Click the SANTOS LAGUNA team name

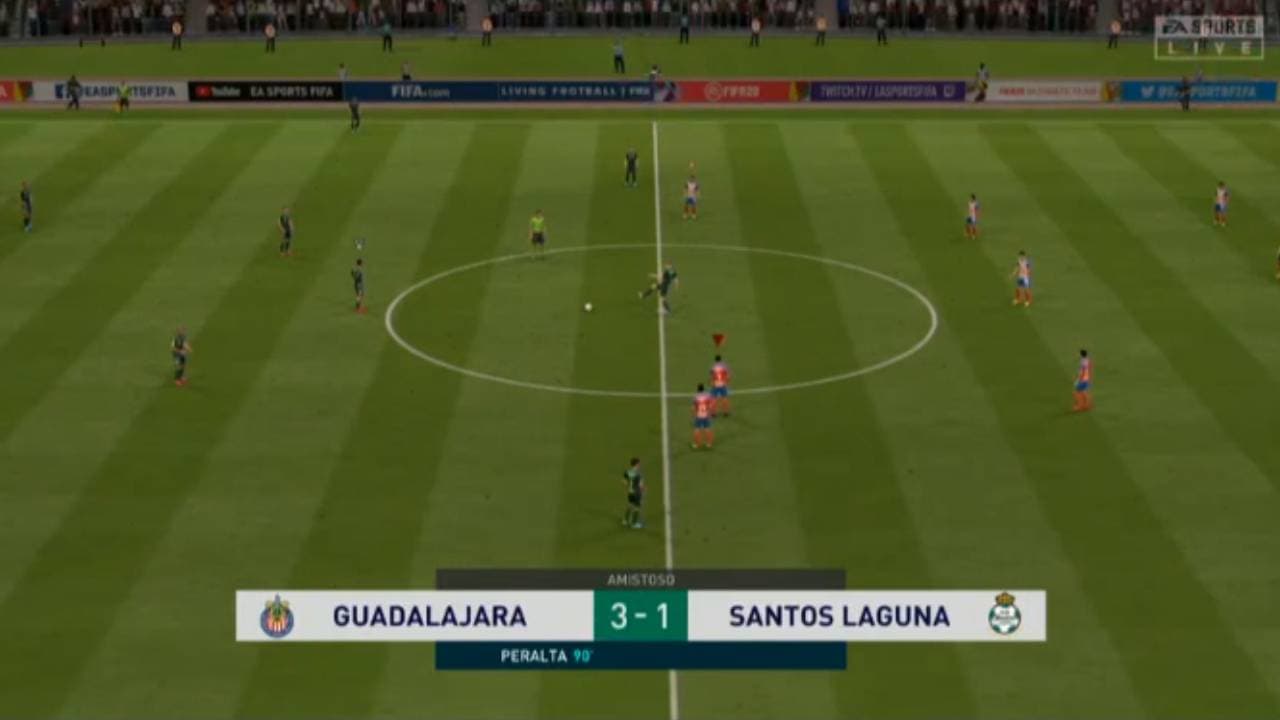[x=840, y=617]
